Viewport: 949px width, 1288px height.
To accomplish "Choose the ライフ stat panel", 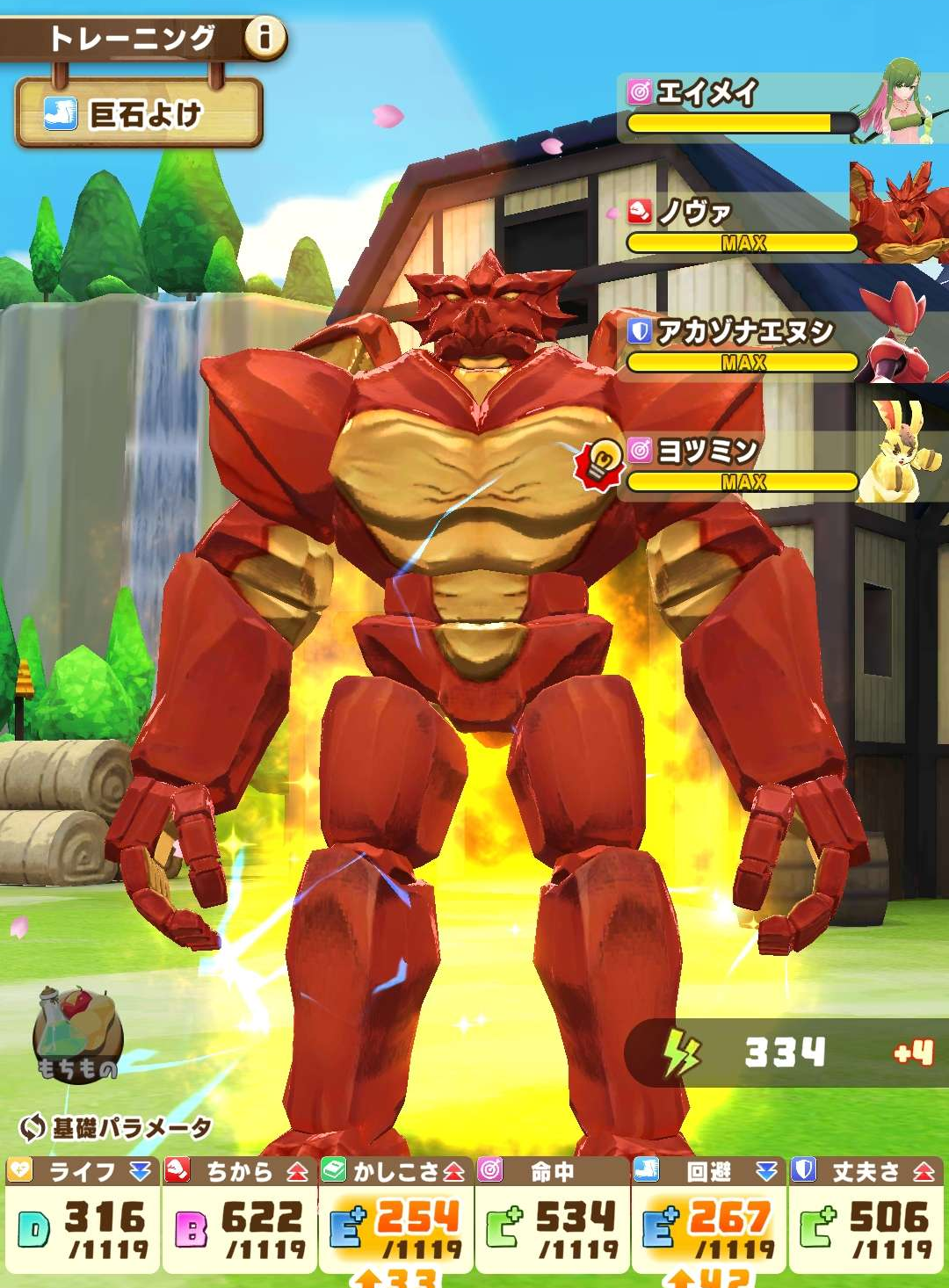I will click(82, 1216).
